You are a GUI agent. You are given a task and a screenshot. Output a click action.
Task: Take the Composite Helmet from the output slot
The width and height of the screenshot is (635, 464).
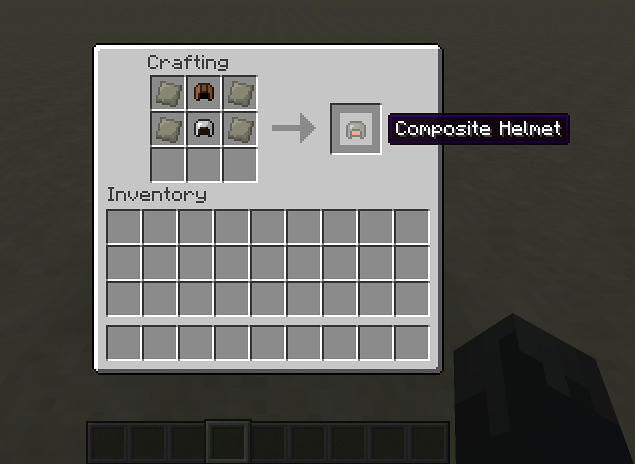coord(356,129)
